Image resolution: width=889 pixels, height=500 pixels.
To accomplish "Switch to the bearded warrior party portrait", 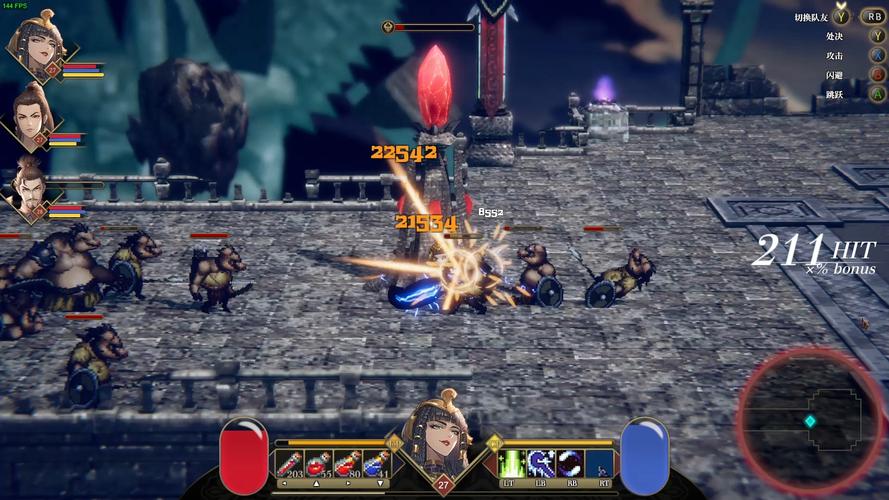I will 30,186.
